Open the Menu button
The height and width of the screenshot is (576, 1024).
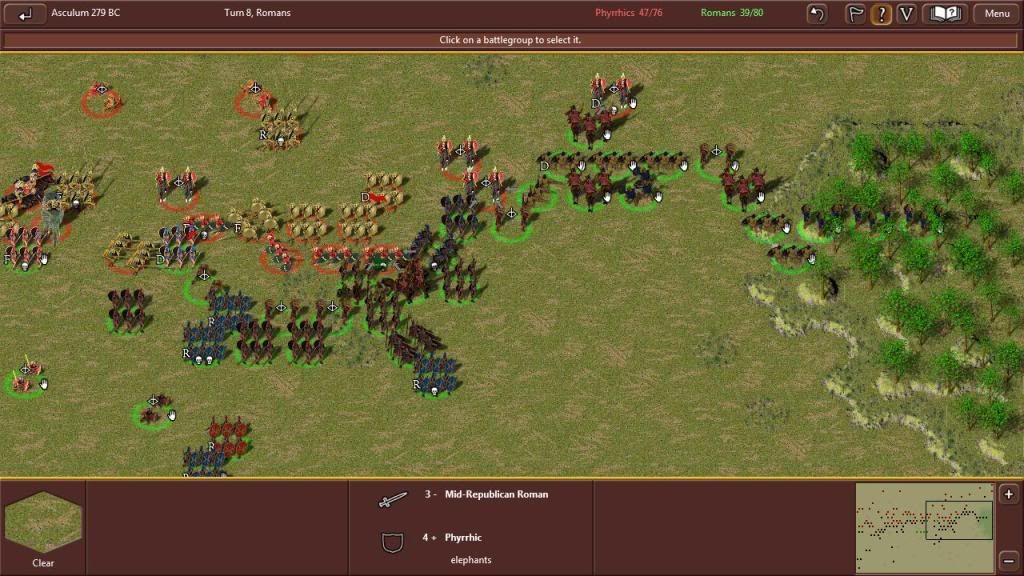coord(996,14)
